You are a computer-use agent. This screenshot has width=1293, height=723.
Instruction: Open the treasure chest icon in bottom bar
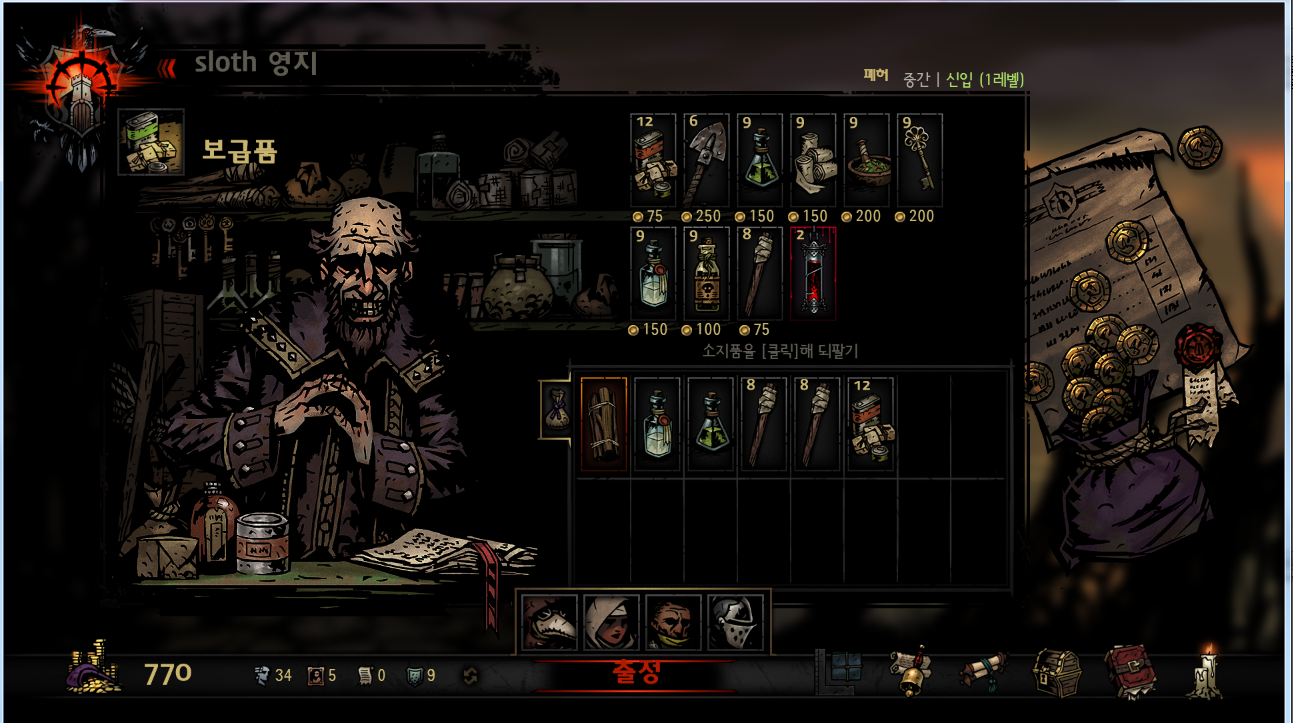coord(1056,673)
